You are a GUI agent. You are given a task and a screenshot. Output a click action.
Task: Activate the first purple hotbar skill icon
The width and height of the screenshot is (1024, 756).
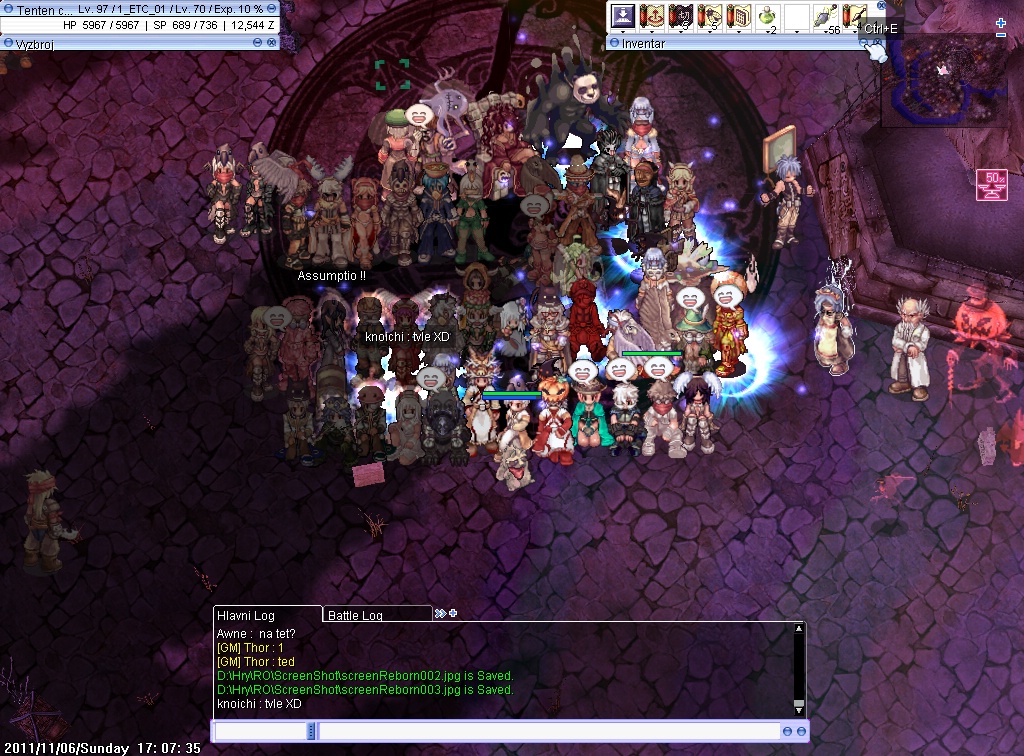[623, 17]
